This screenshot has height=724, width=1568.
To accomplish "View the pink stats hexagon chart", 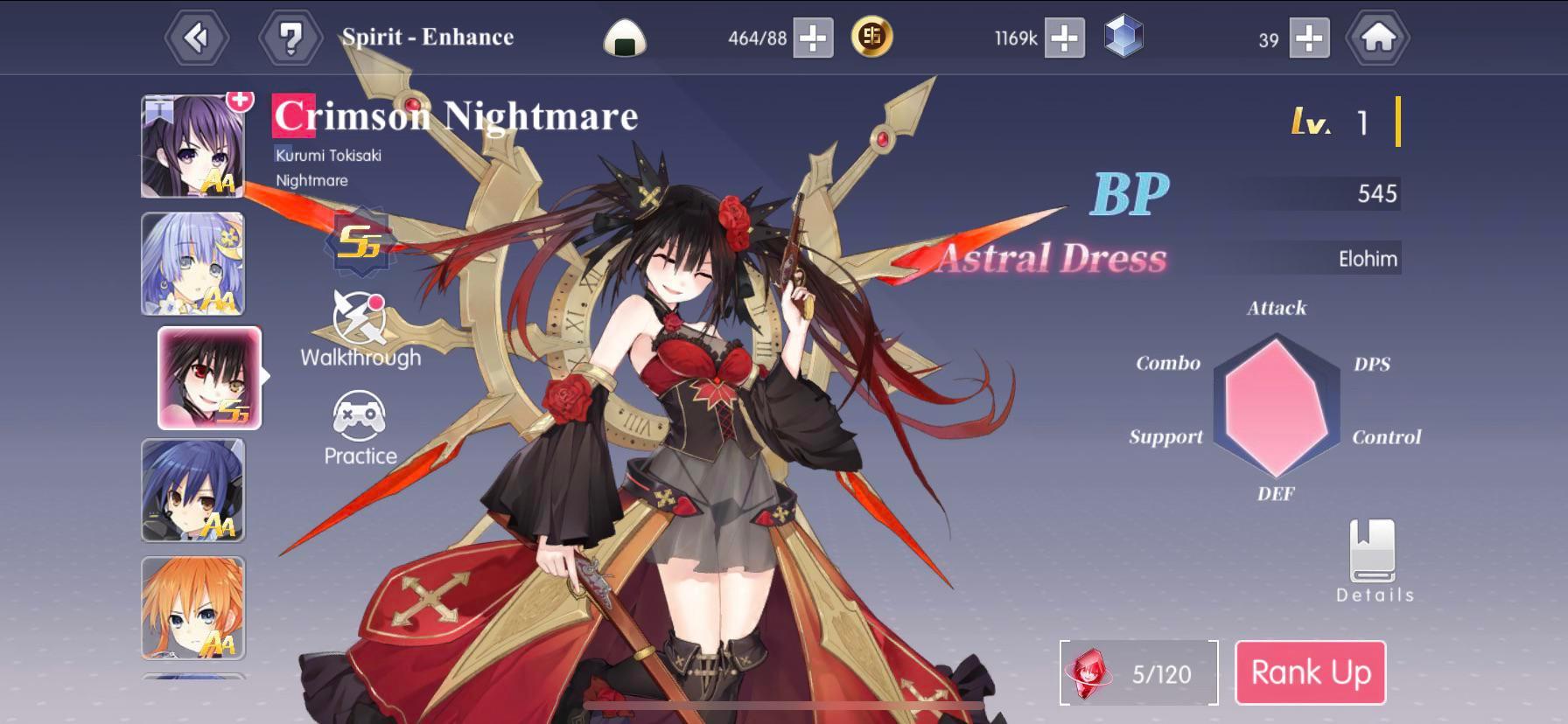I will coord(1276,404).
